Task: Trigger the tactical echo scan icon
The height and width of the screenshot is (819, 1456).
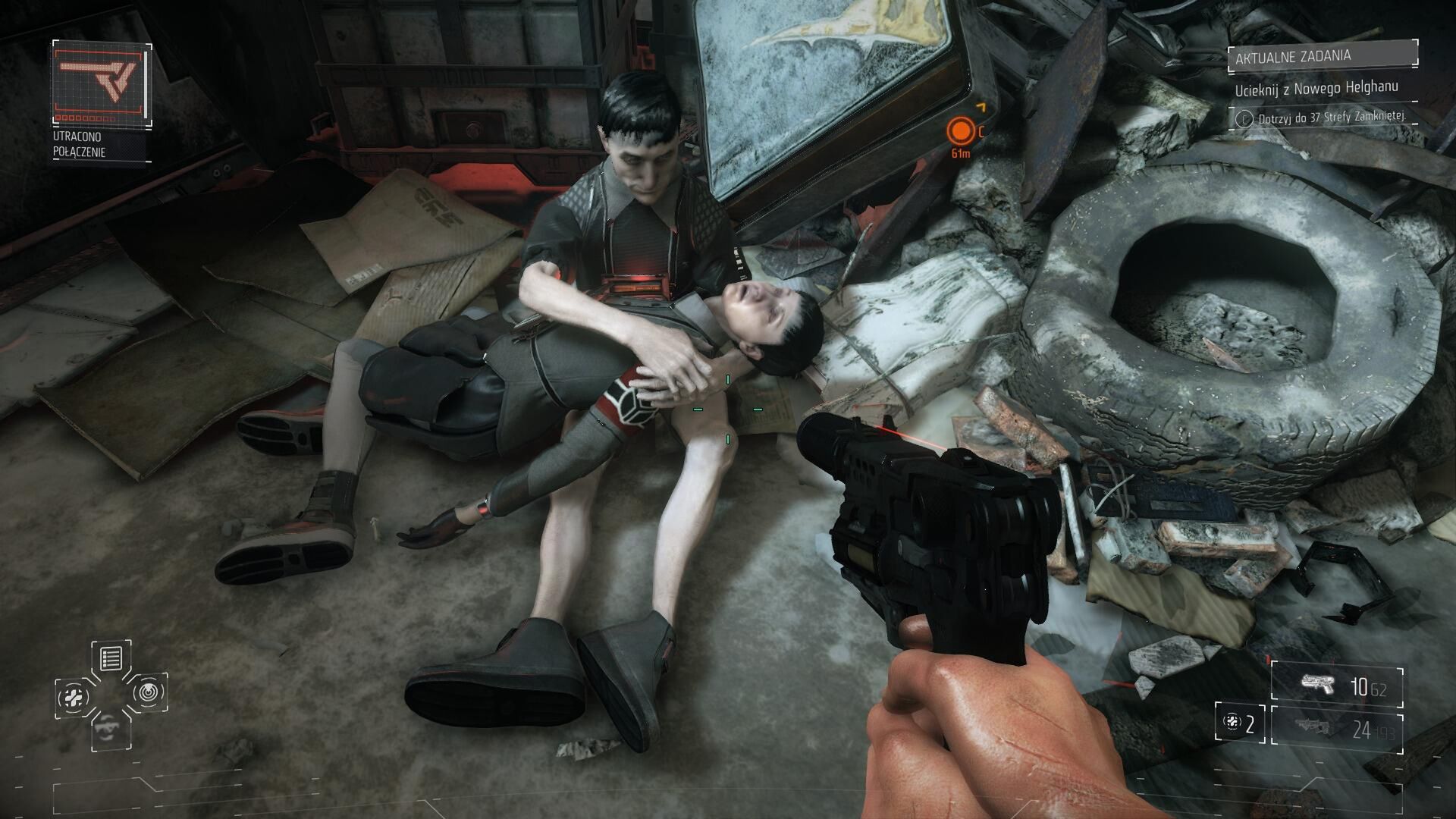Action: 149,692
